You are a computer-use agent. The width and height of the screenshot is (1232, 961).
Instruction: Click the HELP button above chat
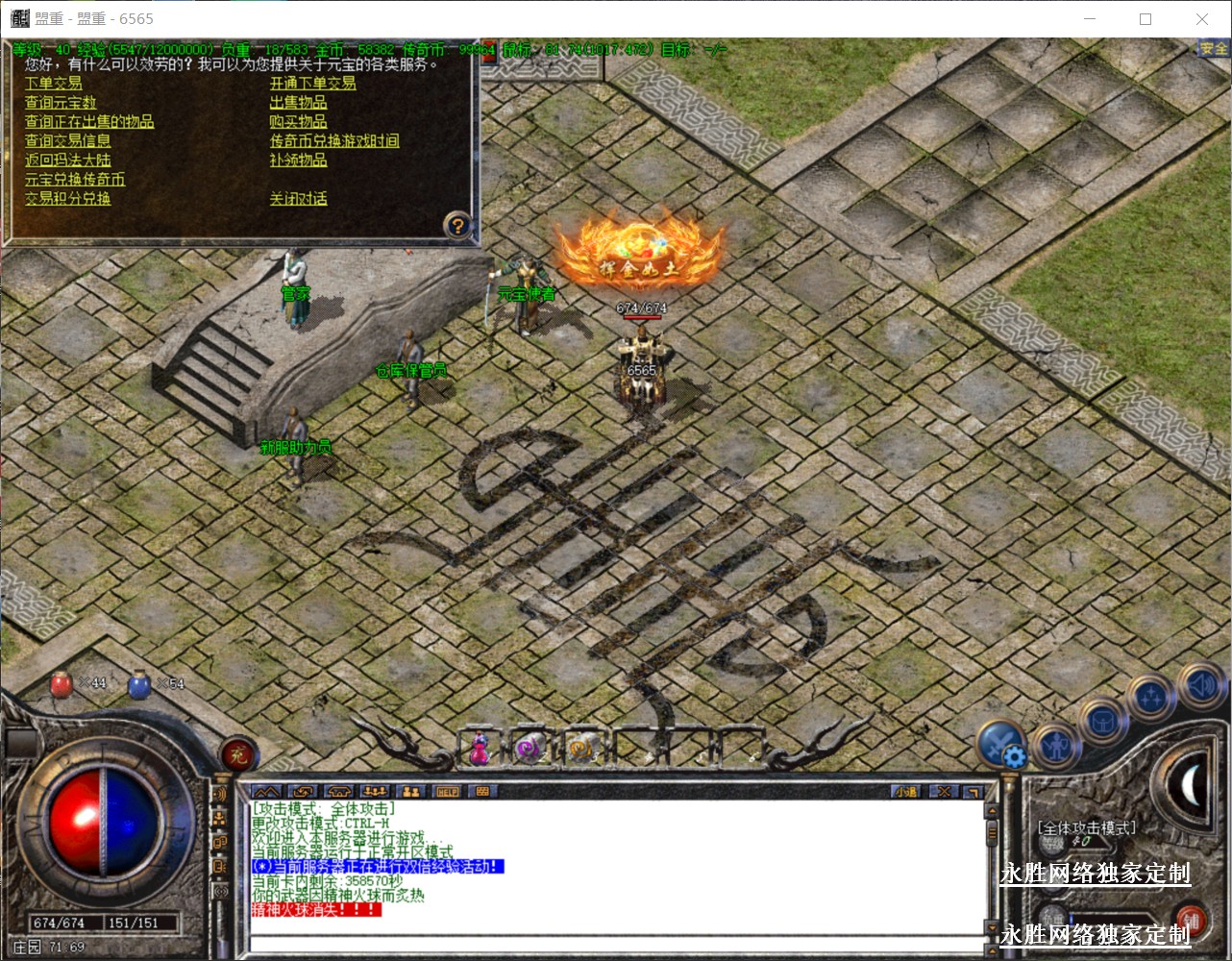(448, 792)
